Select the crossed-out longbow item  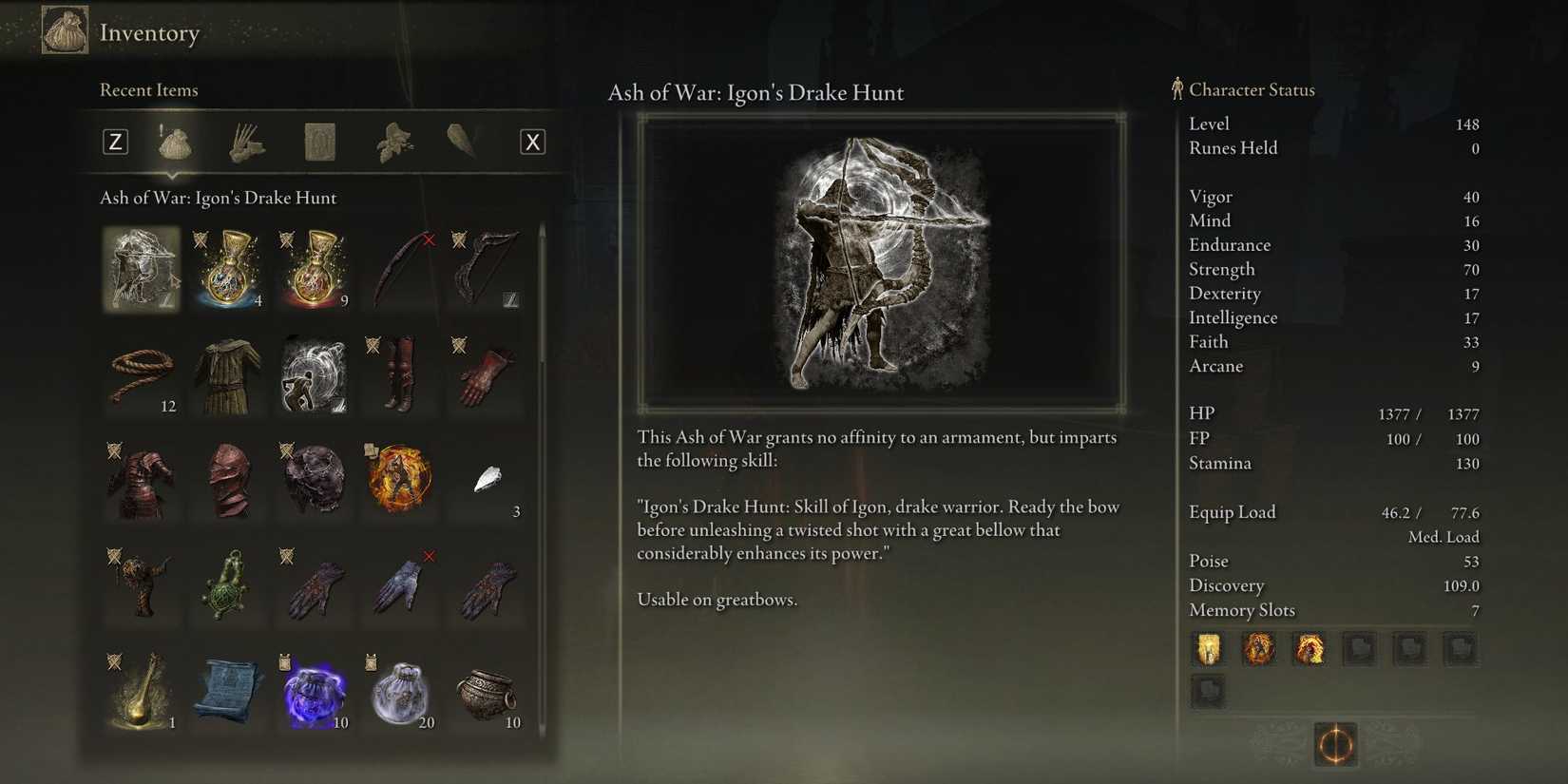[399, 269]
